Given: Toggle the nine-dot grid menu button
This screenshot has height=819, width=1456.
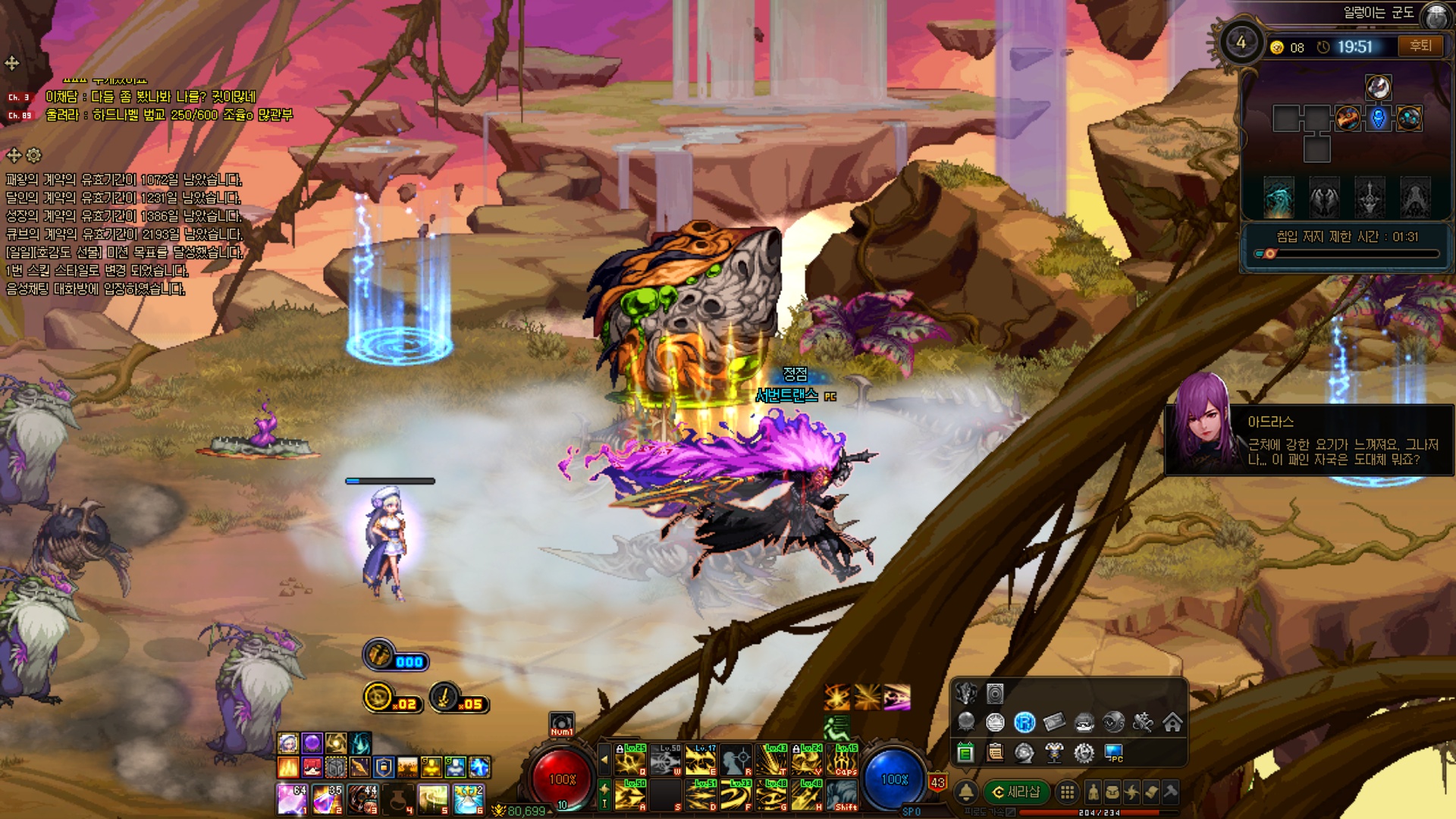Looking at the screenshot, I should click(x=1067, y=792).
